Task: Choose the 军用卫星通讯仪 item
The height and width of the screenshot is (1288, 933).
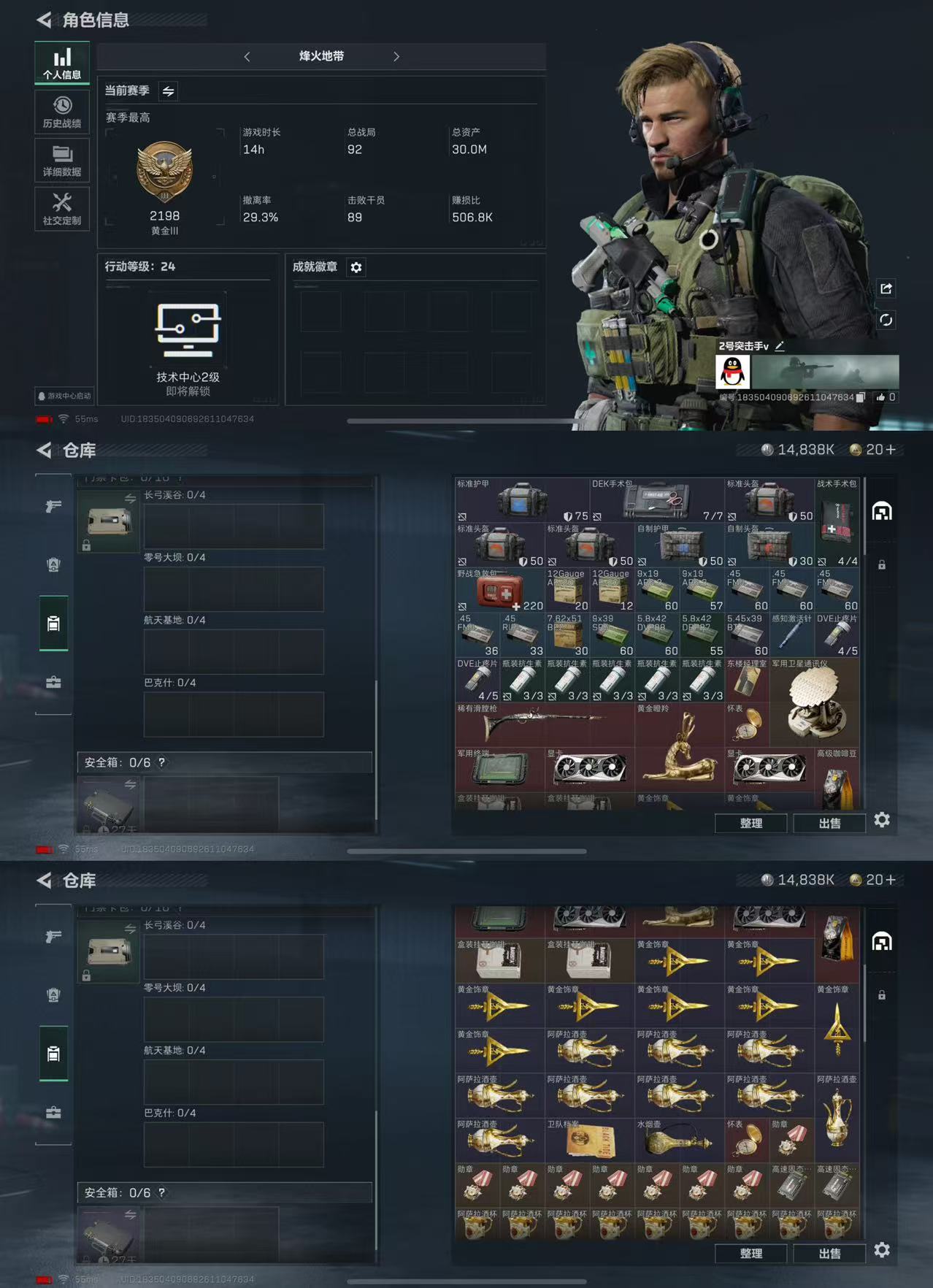Action: [815, 702]
